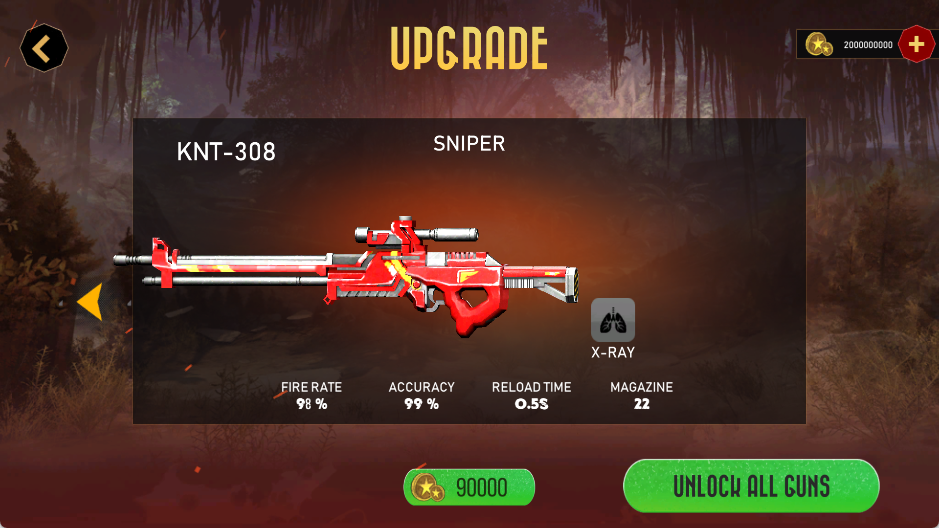Select the X-Ray lungs icon

pos(612,320)
